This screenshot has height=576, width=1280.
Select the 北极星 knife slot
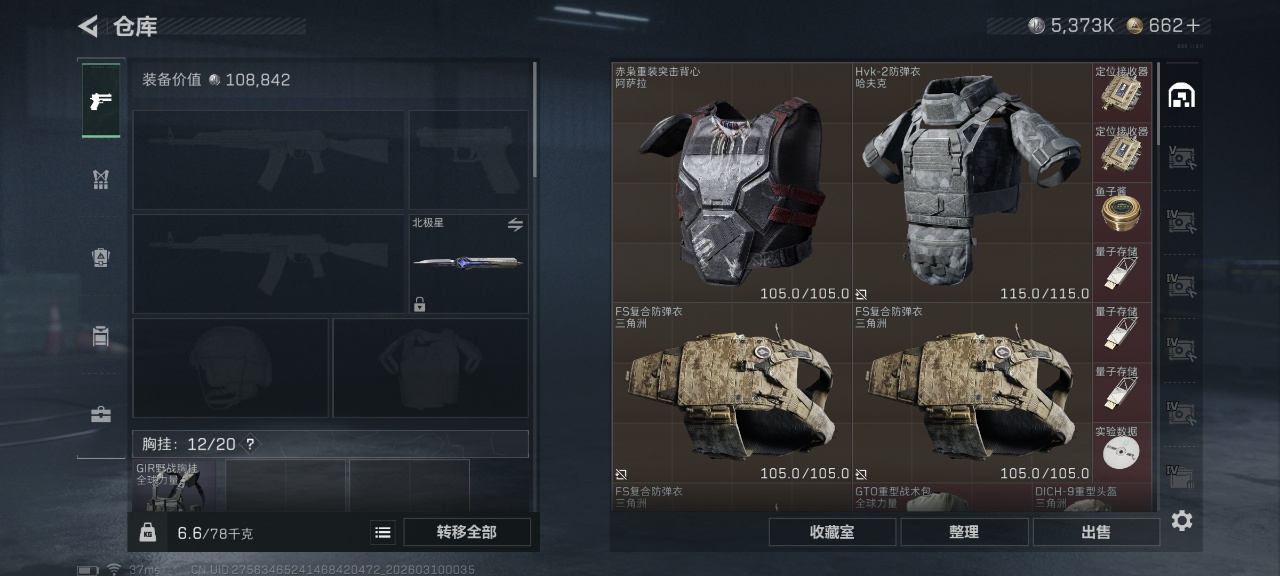tap(468, 263)
